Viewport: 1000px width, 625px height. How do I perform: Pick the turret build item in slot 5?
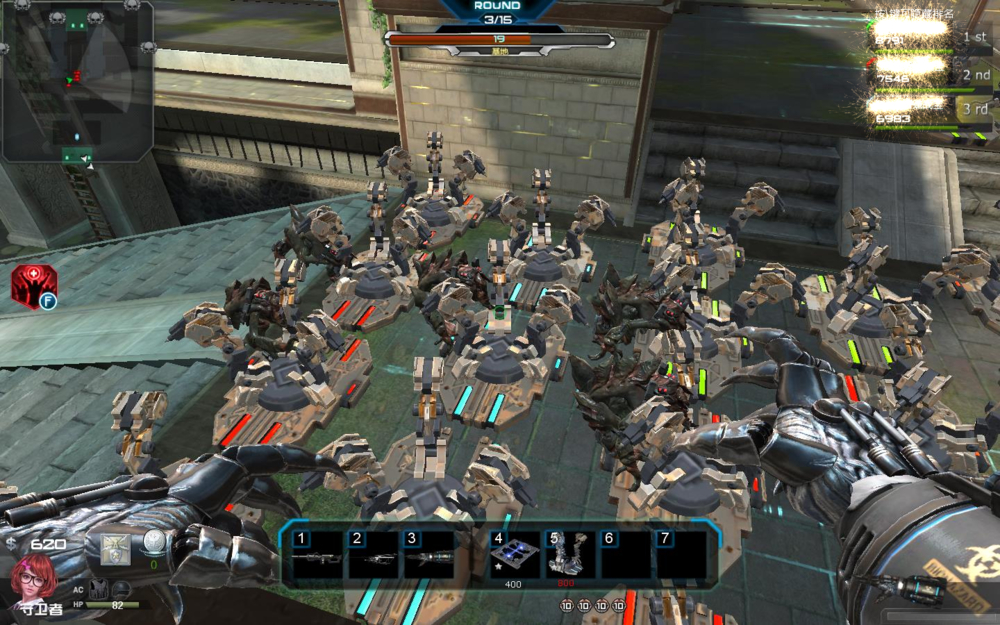click(570, 556)
